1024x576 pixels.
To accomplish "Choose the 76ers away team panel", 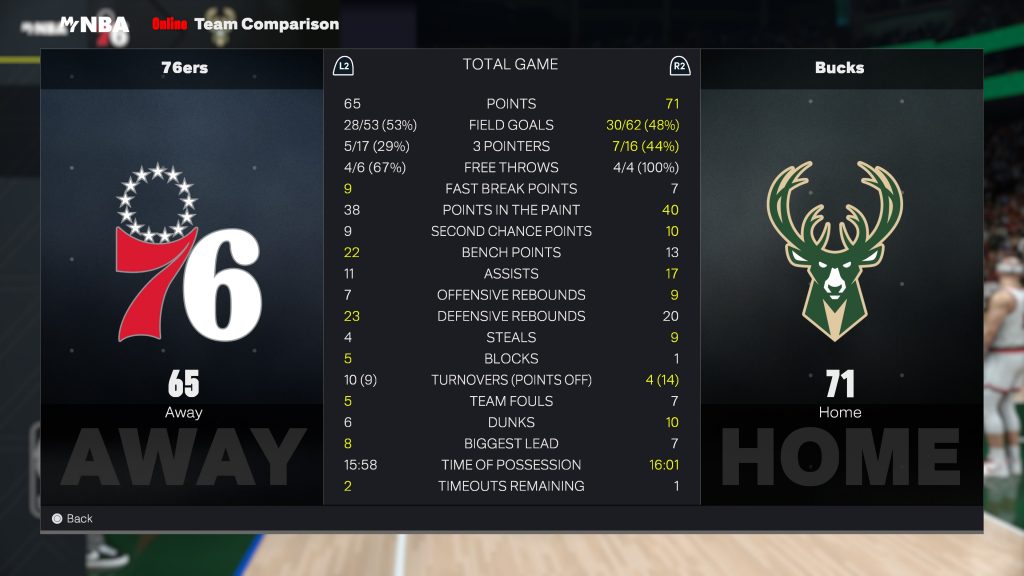I will pos(182,278).
